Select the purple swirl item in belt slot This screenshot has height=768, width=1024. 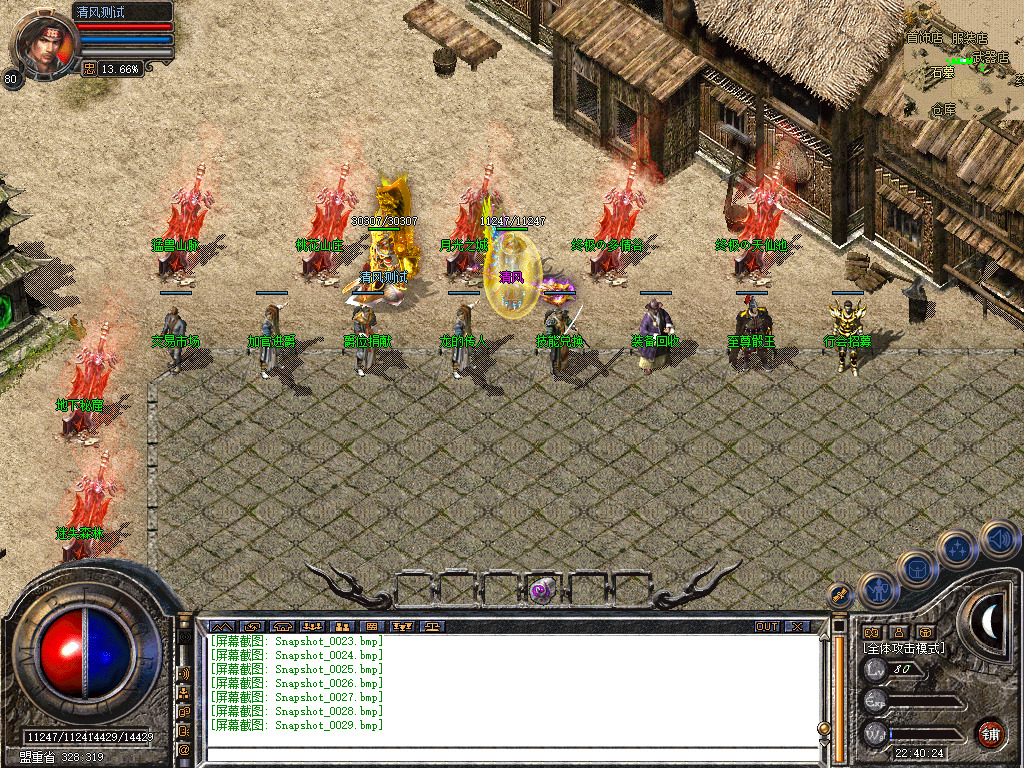pyautogui.click(x=543, y=589)
